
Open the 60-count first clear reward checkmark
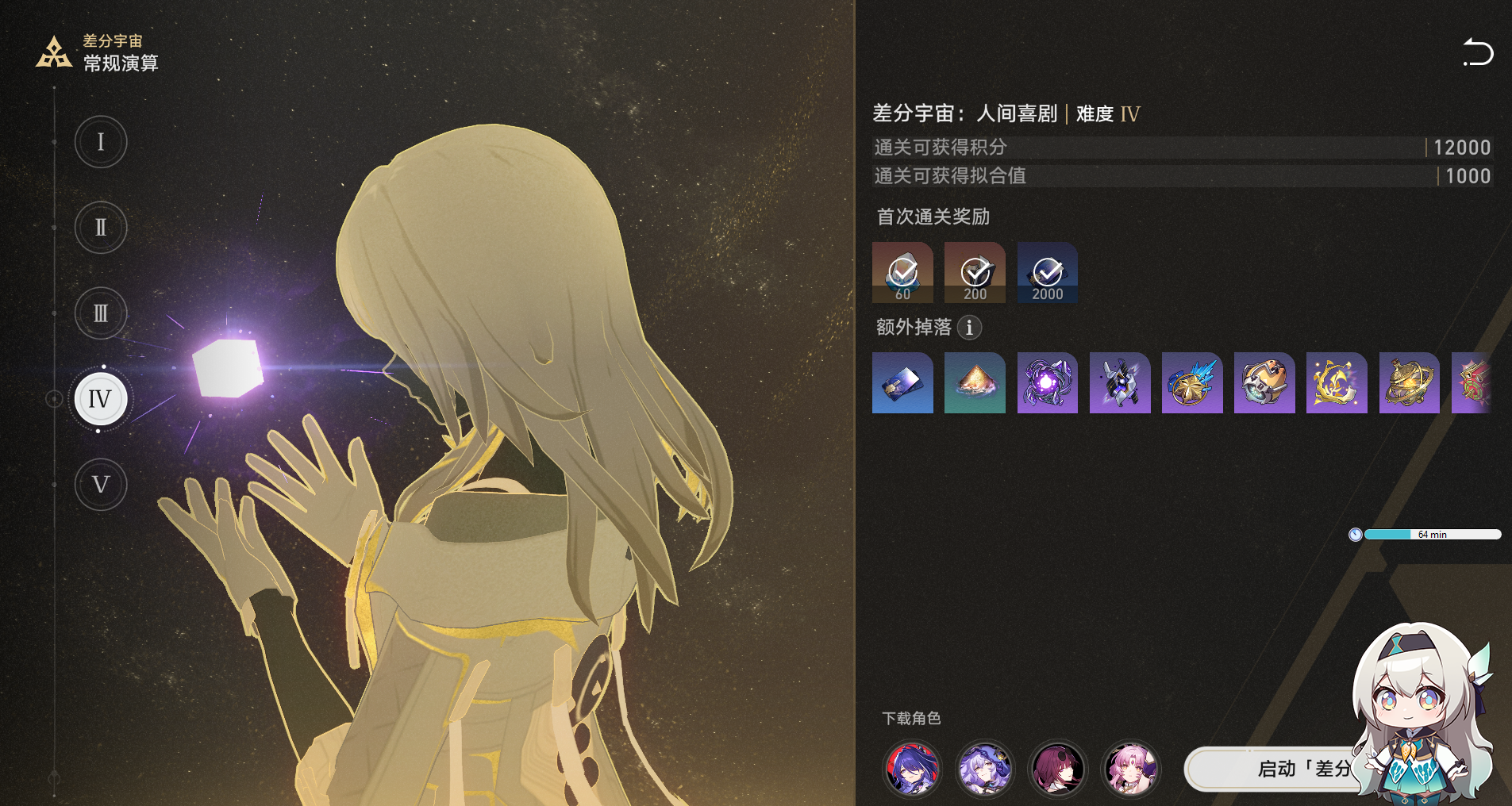[902, 272]
